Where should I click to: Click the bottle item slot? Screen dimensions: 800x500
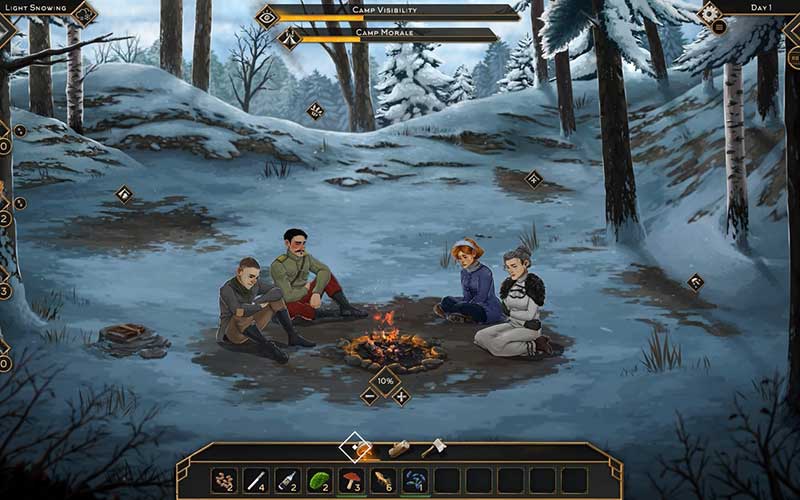click(287, 481)
